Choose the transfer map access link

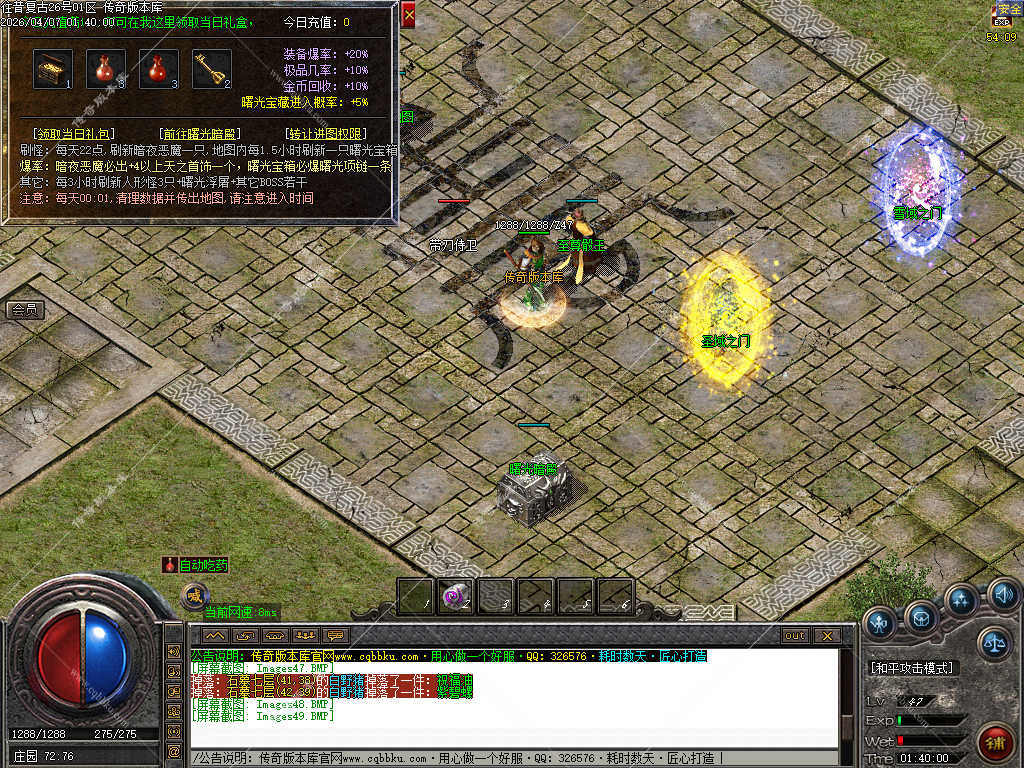pyautogui.click(x=324, y=133)
